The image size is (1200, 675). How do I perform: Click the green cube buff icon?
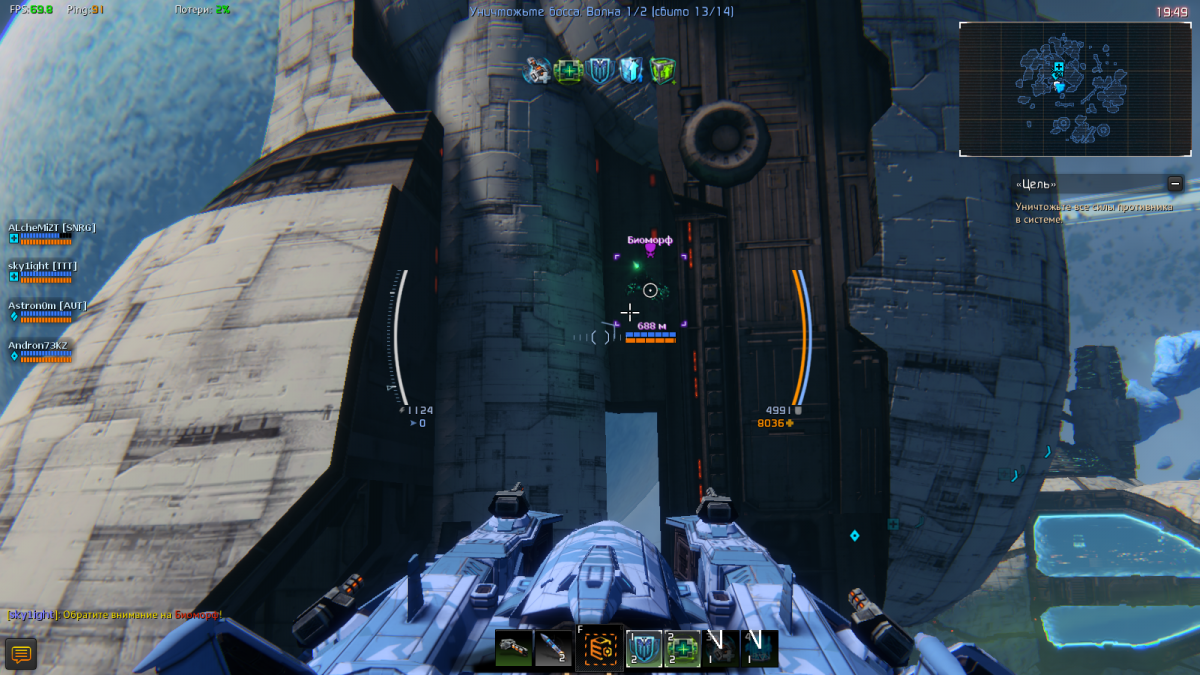click(662, 70)
